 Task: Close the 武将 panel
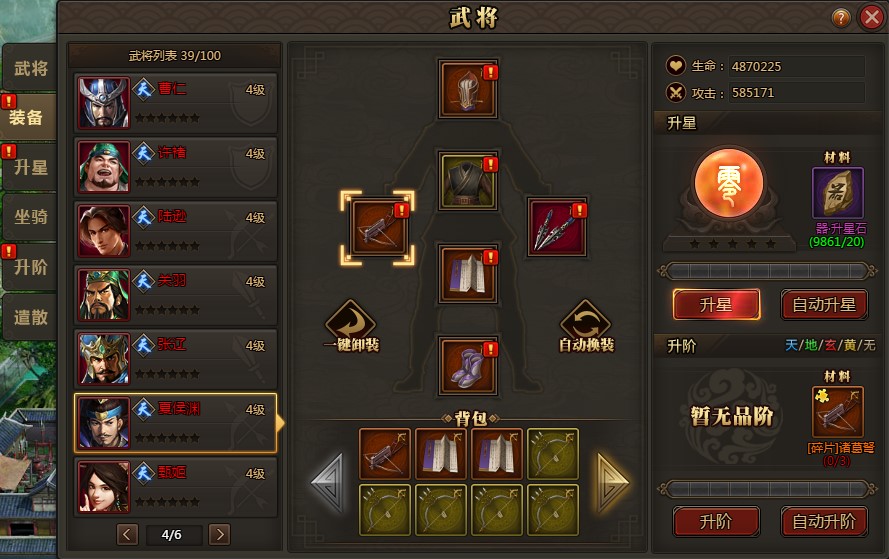pos(870,17)
